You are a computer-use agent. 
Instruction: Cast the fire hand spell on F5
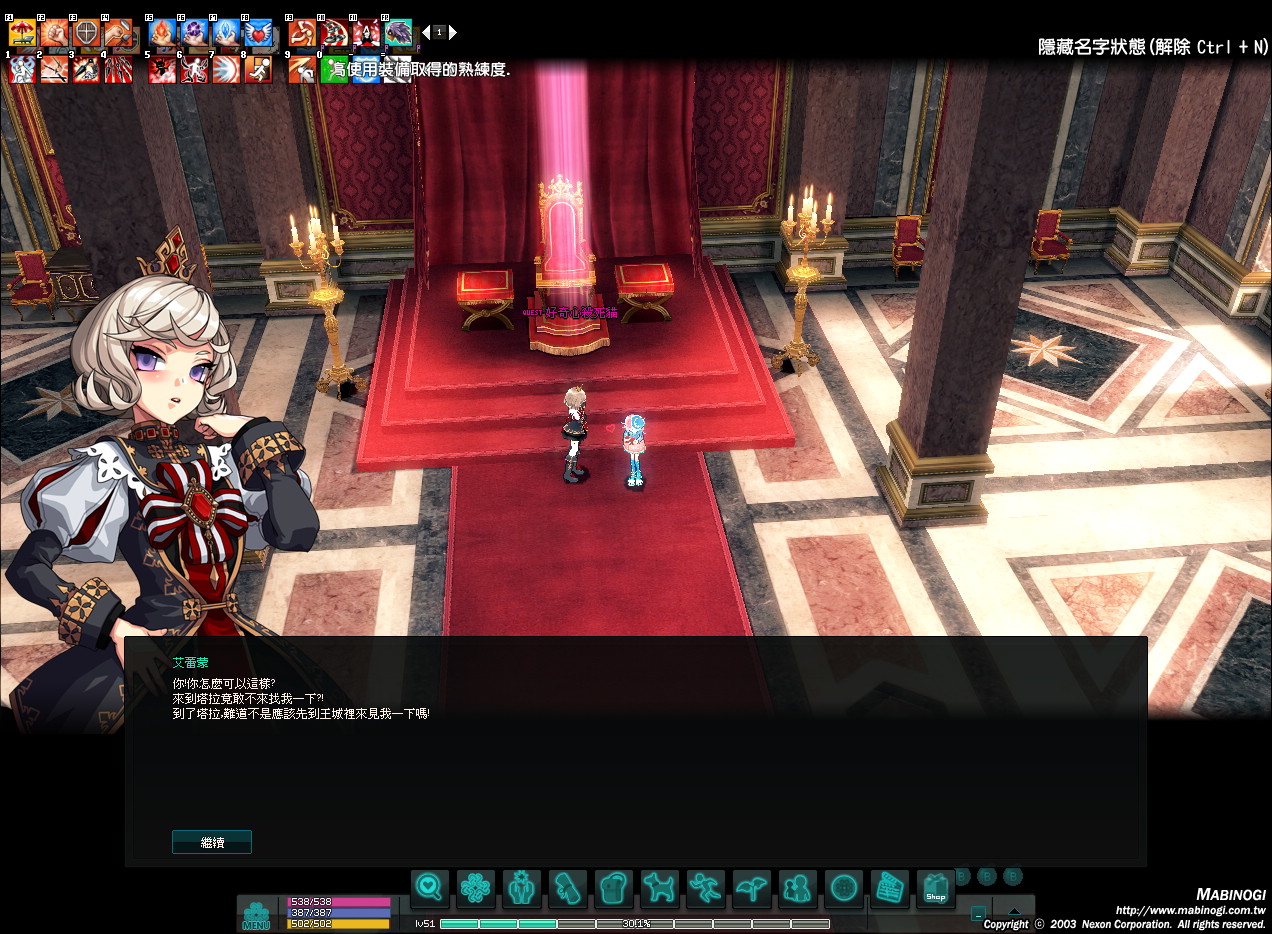(x=162, y=33)
